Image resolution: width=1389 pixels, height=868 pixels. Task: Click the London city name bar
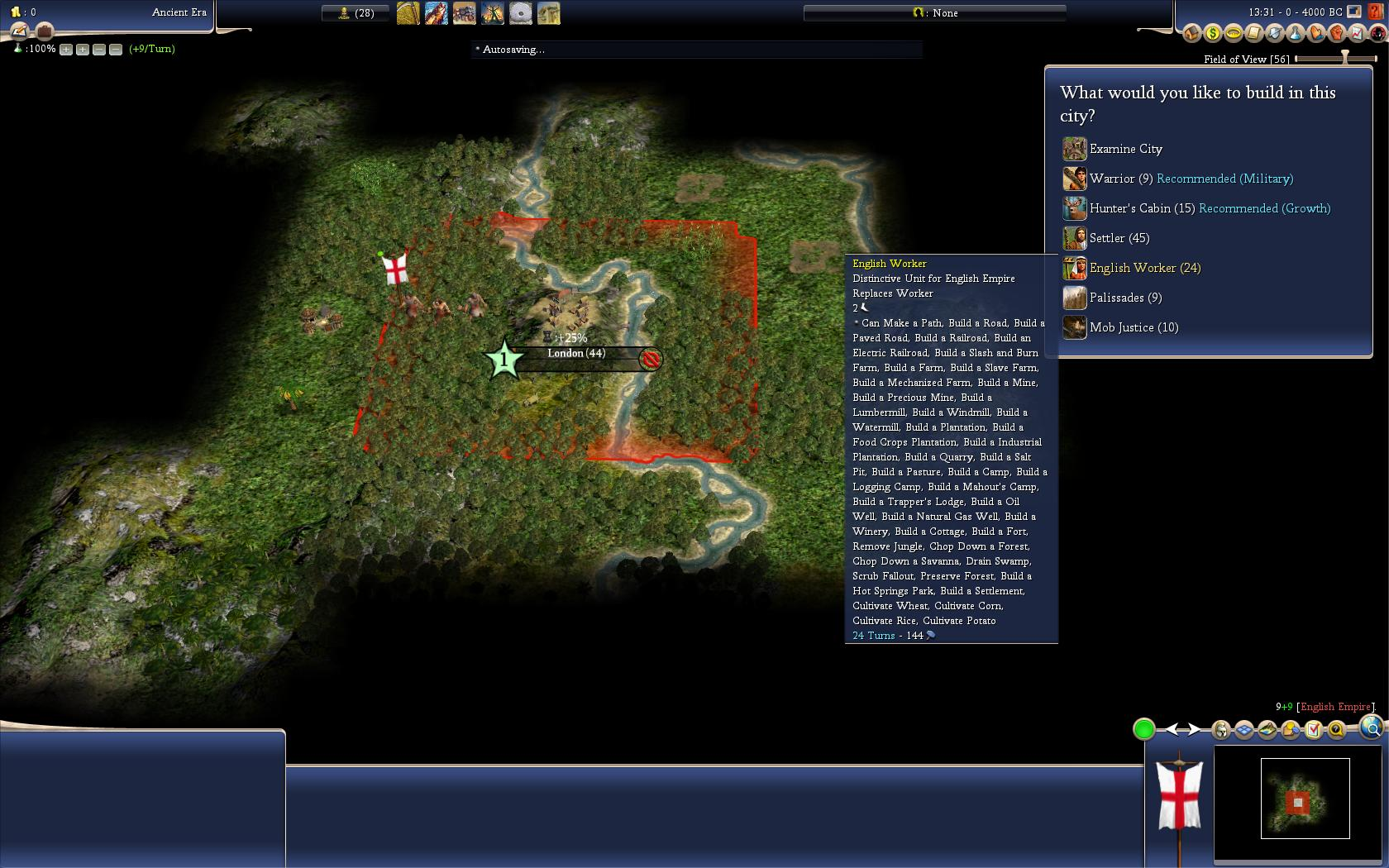click(576, 354)
